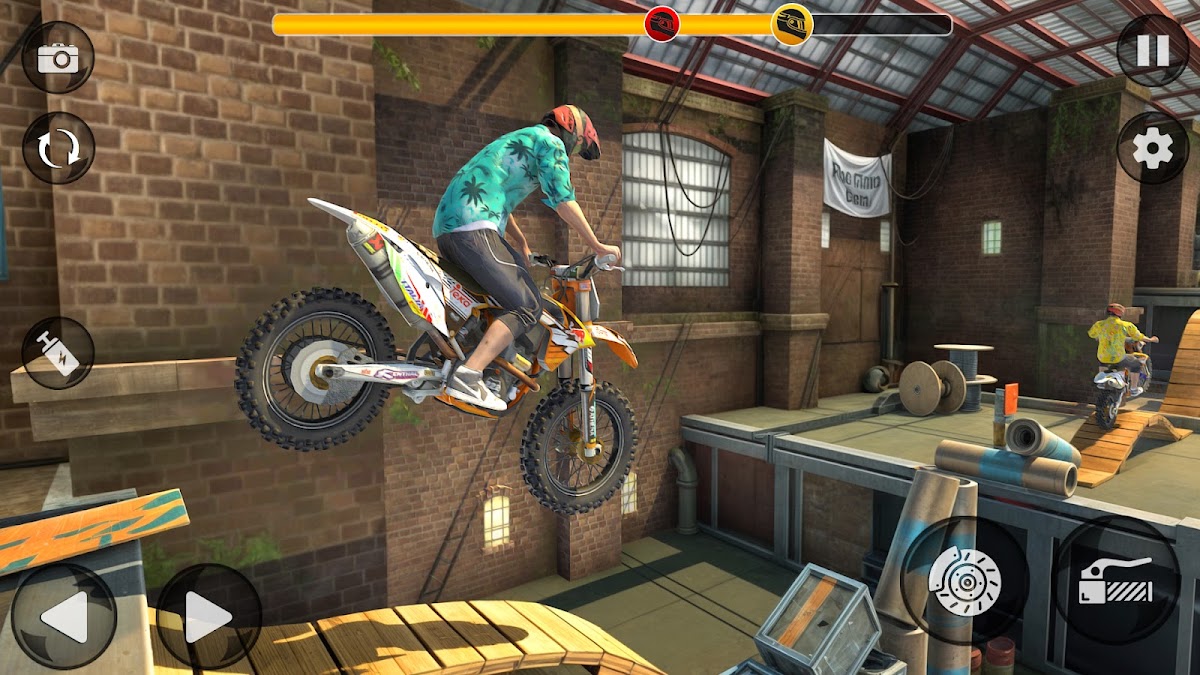Tap the camera screenshot button
The height and width of the screenshot is (675, 1200).
click(x=58, y=57)
